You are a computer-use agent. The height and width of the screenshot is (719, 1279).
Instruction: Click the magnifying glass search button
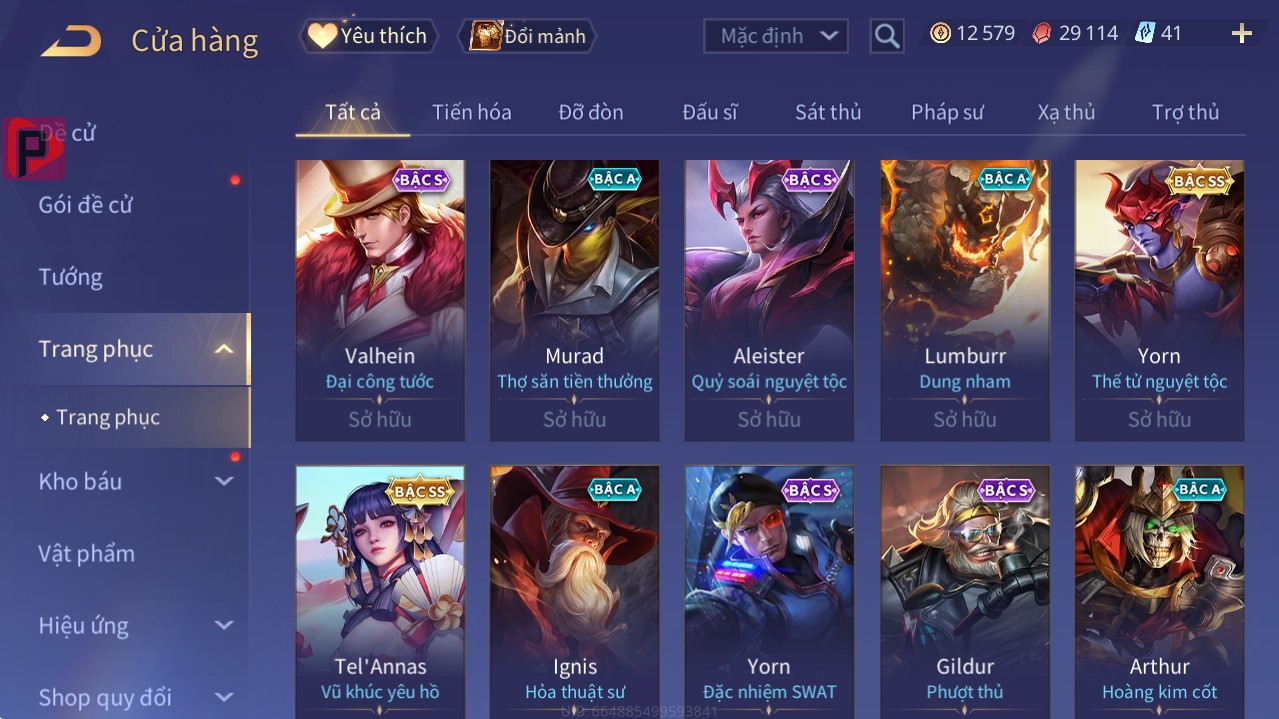[x=886, y=36]
